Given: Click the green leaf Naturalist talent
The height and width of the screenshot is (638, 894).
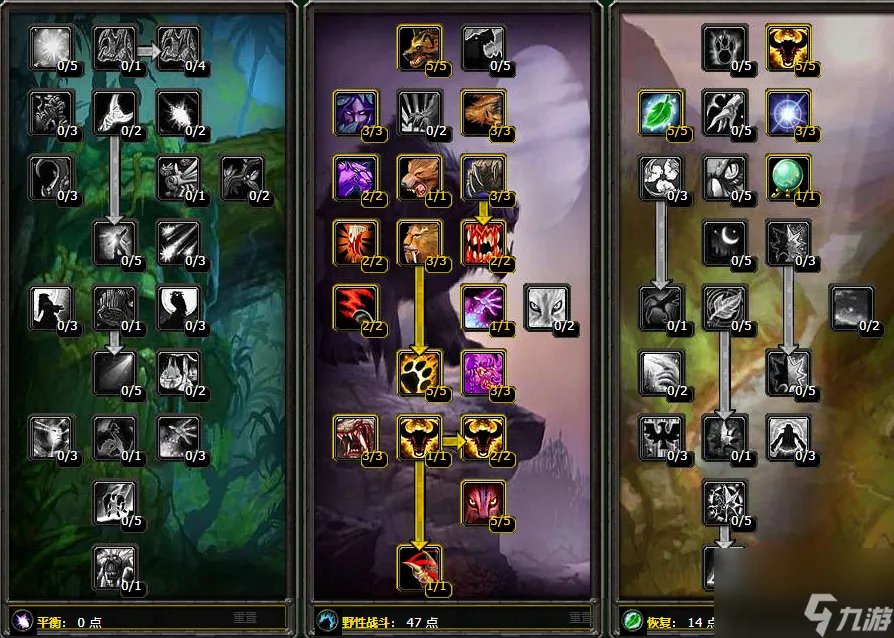Looking at the screenshot, I should click(660, 111).
